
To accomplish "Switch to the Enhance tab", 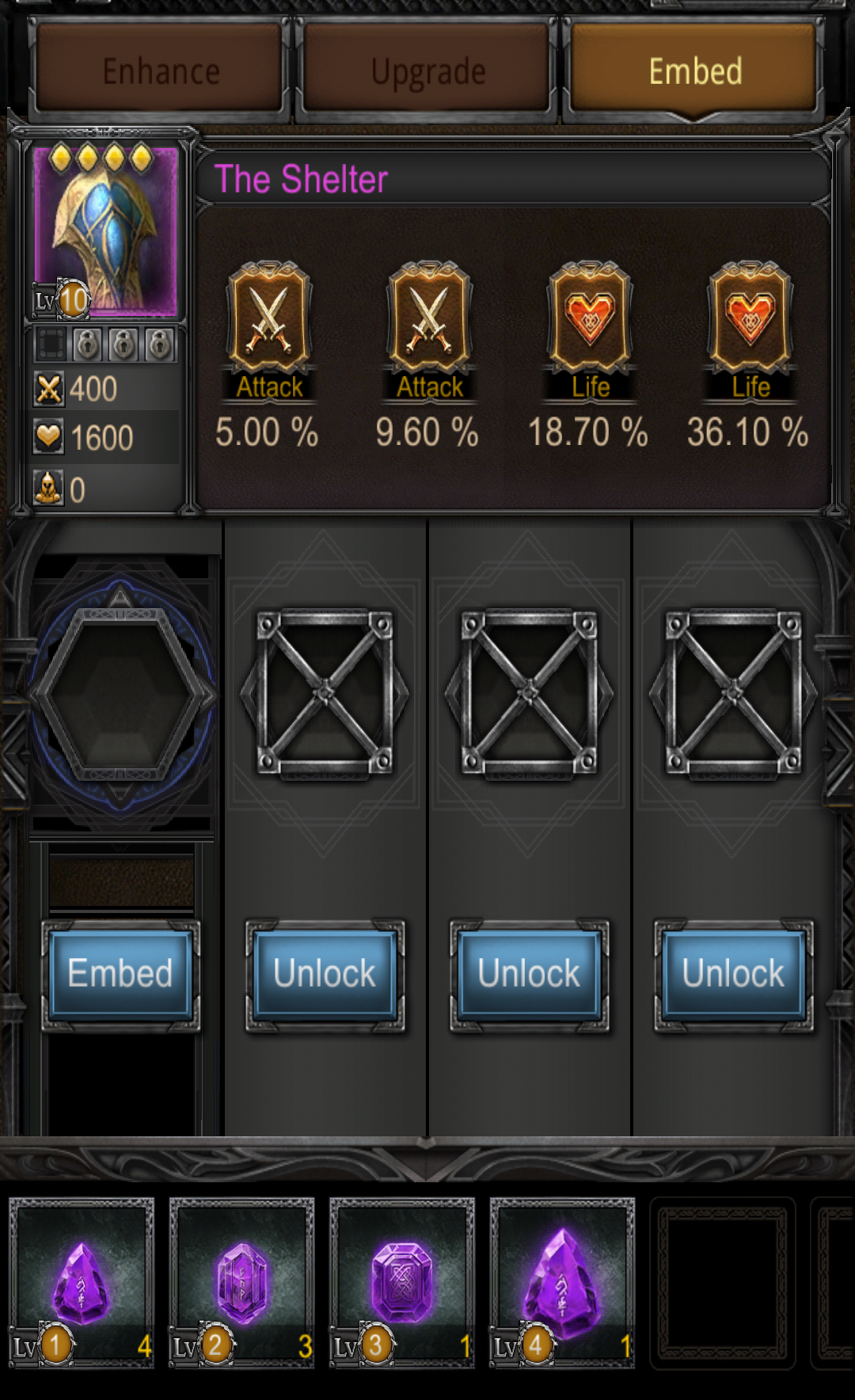I will click(x=161, y=71).
